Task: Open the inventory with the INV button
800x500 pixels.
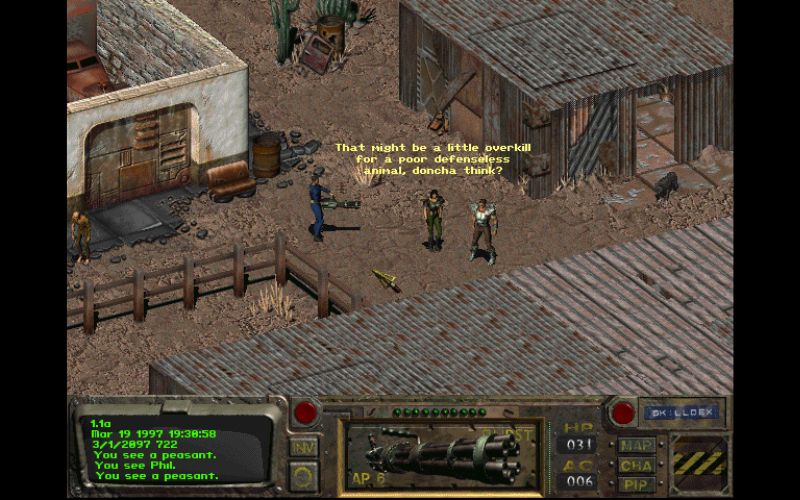Action: click(304, 446)
